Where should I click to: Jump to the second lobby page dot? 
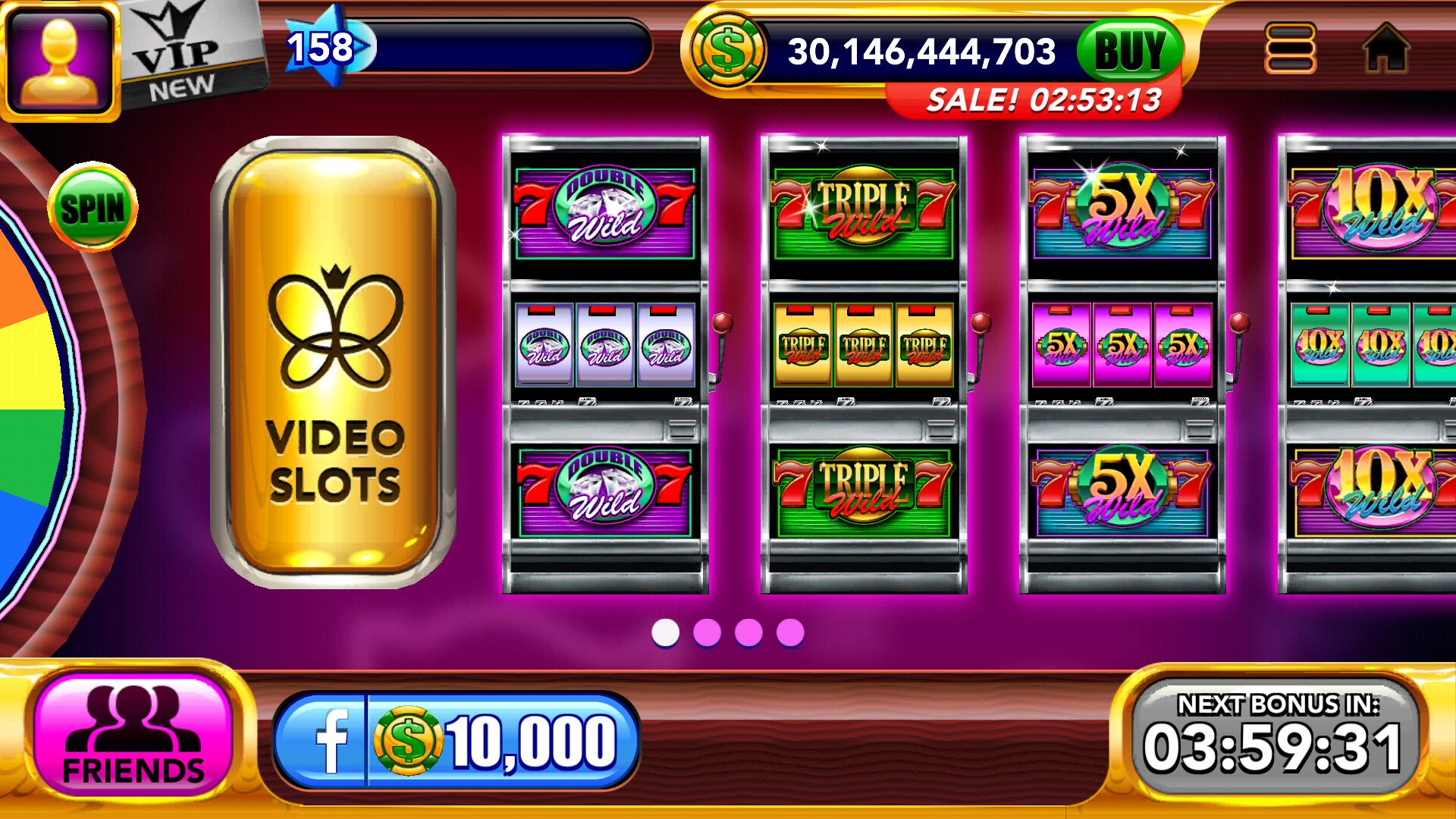[707, 632]
